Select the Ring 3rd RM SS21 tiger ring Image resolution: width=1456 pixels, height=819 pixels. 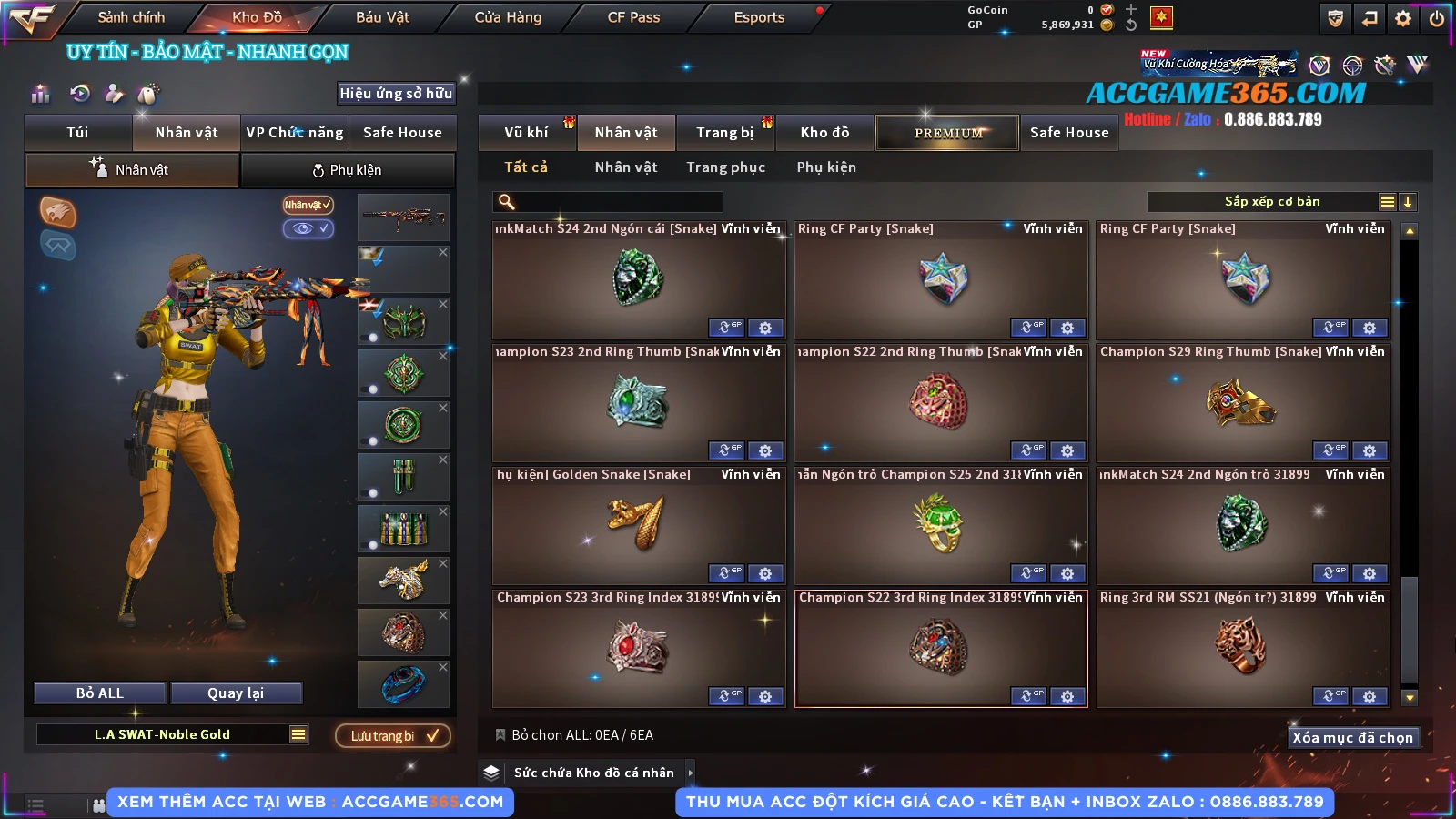[x=1242, y=646]
